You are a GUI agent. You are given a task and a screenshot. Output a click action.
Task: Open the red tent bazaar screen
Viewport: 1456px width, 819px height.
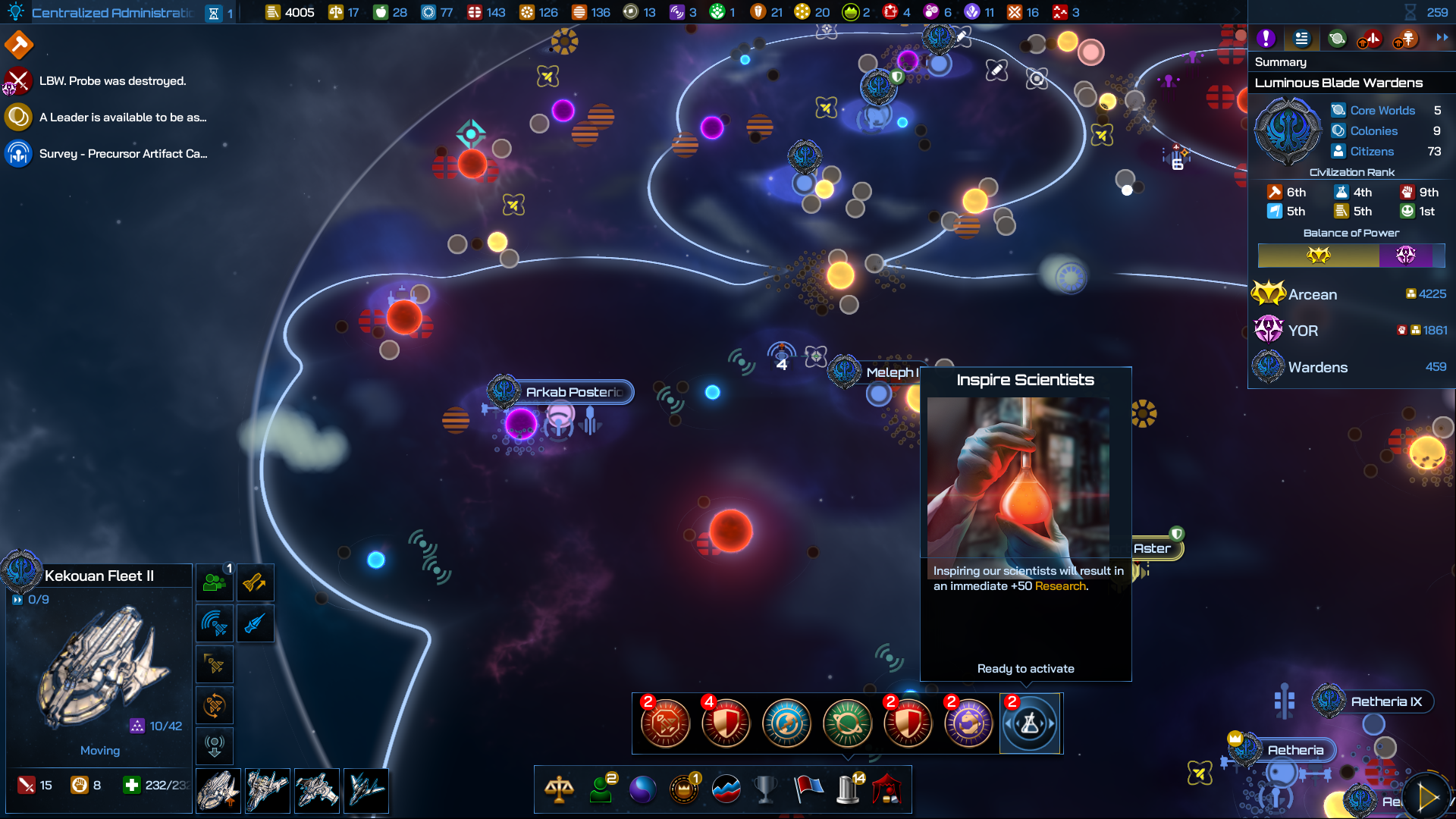pos(887,789)
